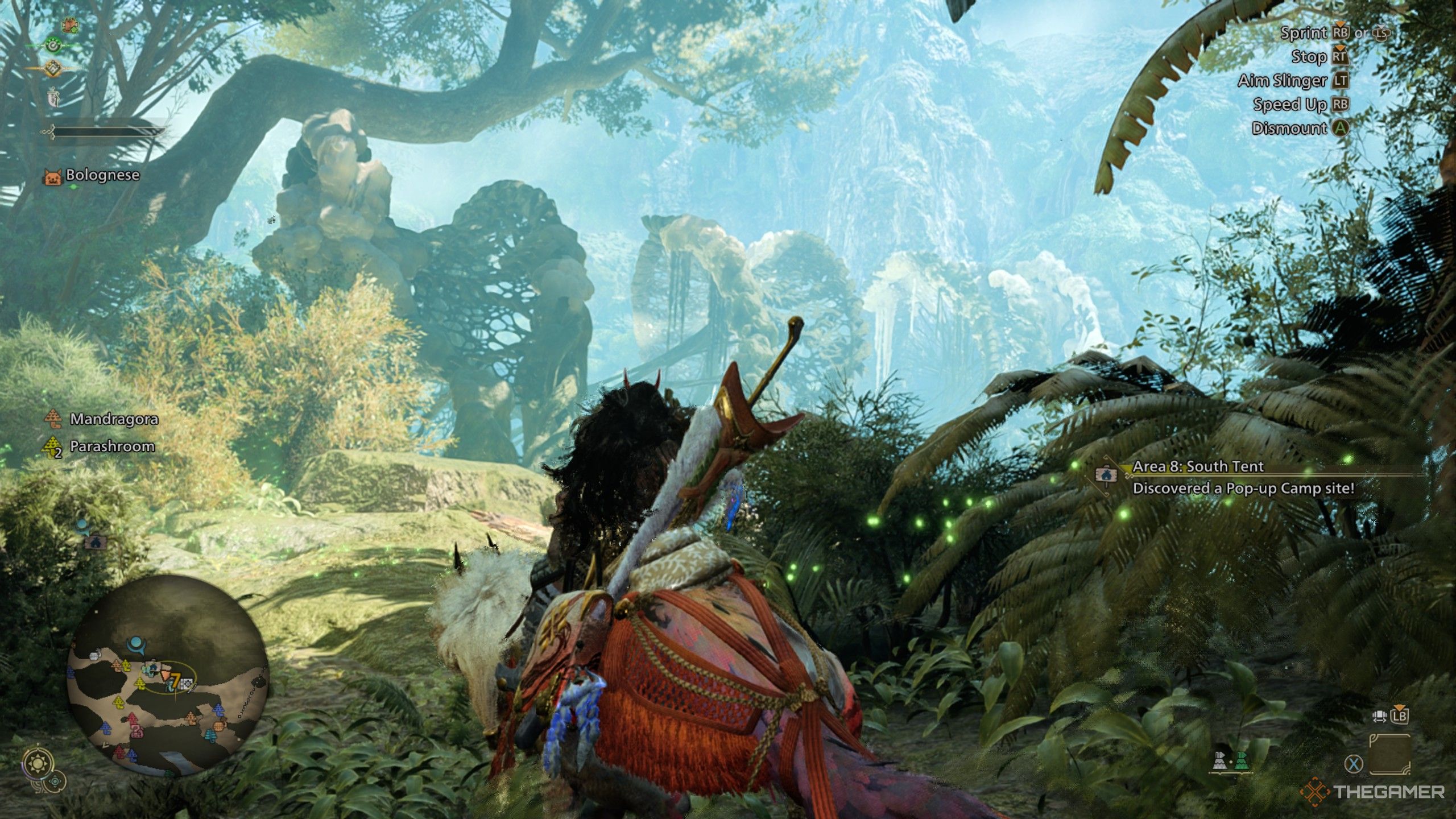
Task: Click the white hunting banner icon
Action: (53, 97)
